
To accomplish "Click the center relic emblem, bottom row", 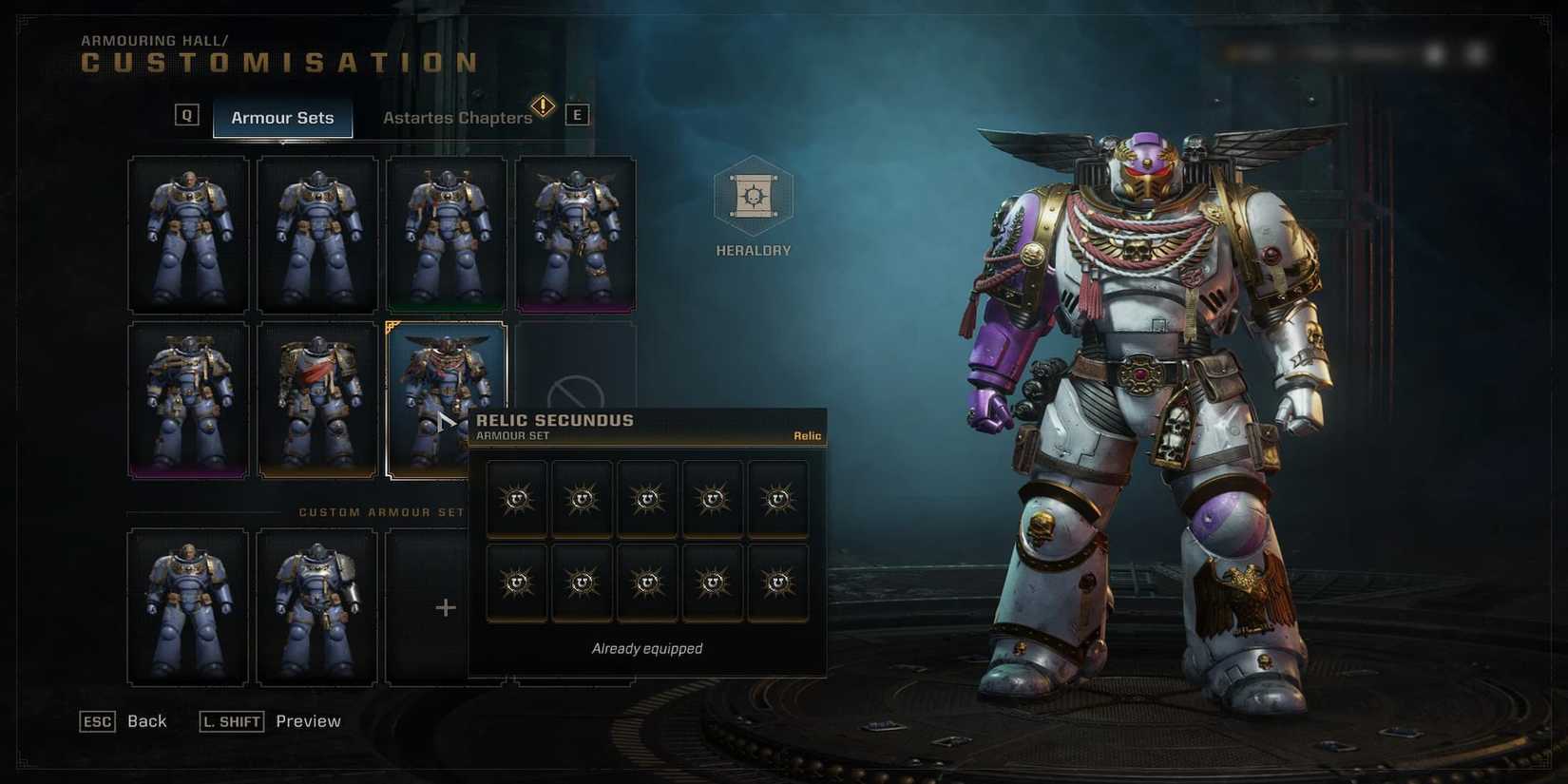I will click(647, 581).
